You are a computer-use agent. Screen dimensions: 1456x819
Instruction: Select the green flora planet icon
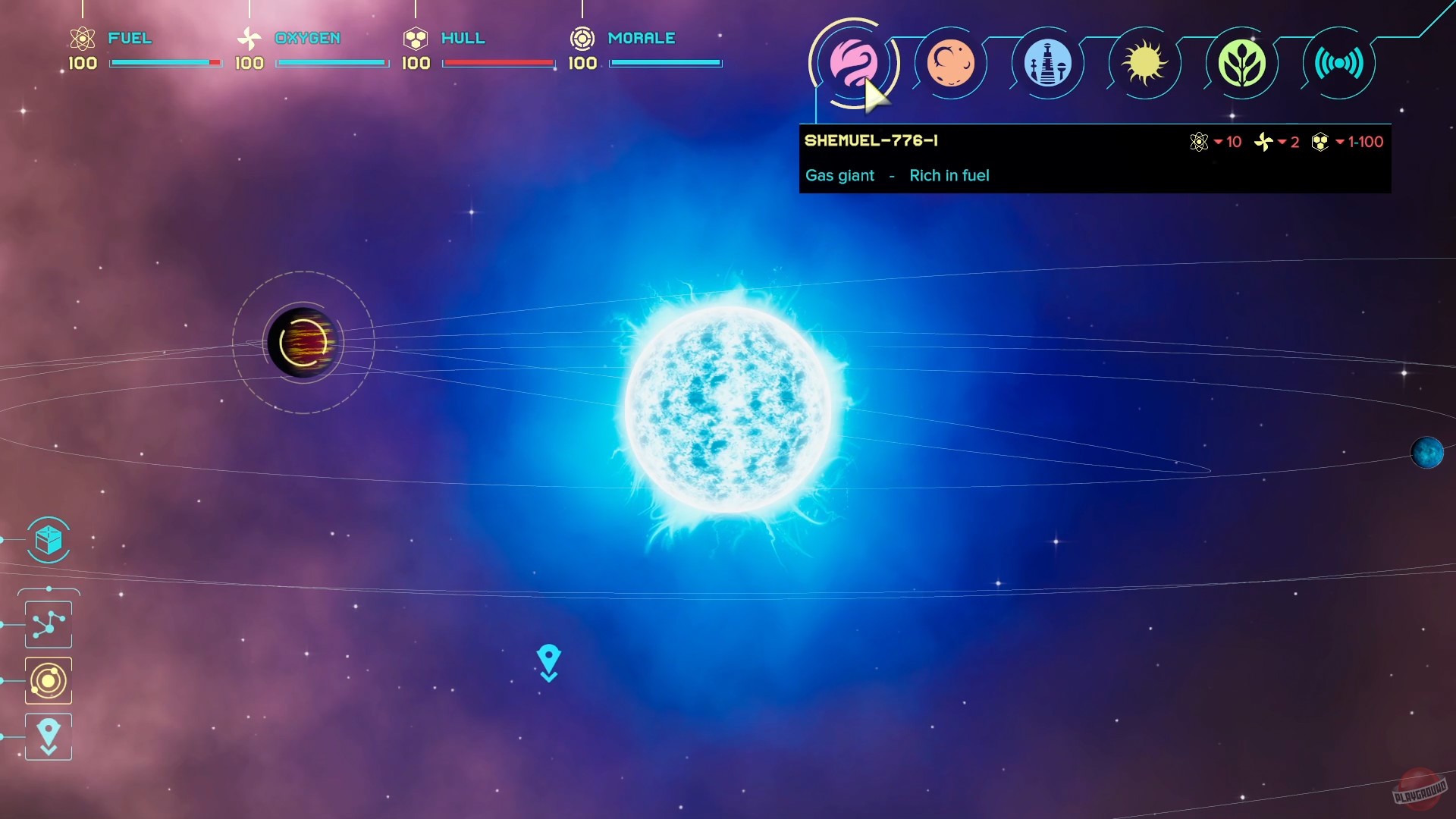click(x=1241, y=64)
